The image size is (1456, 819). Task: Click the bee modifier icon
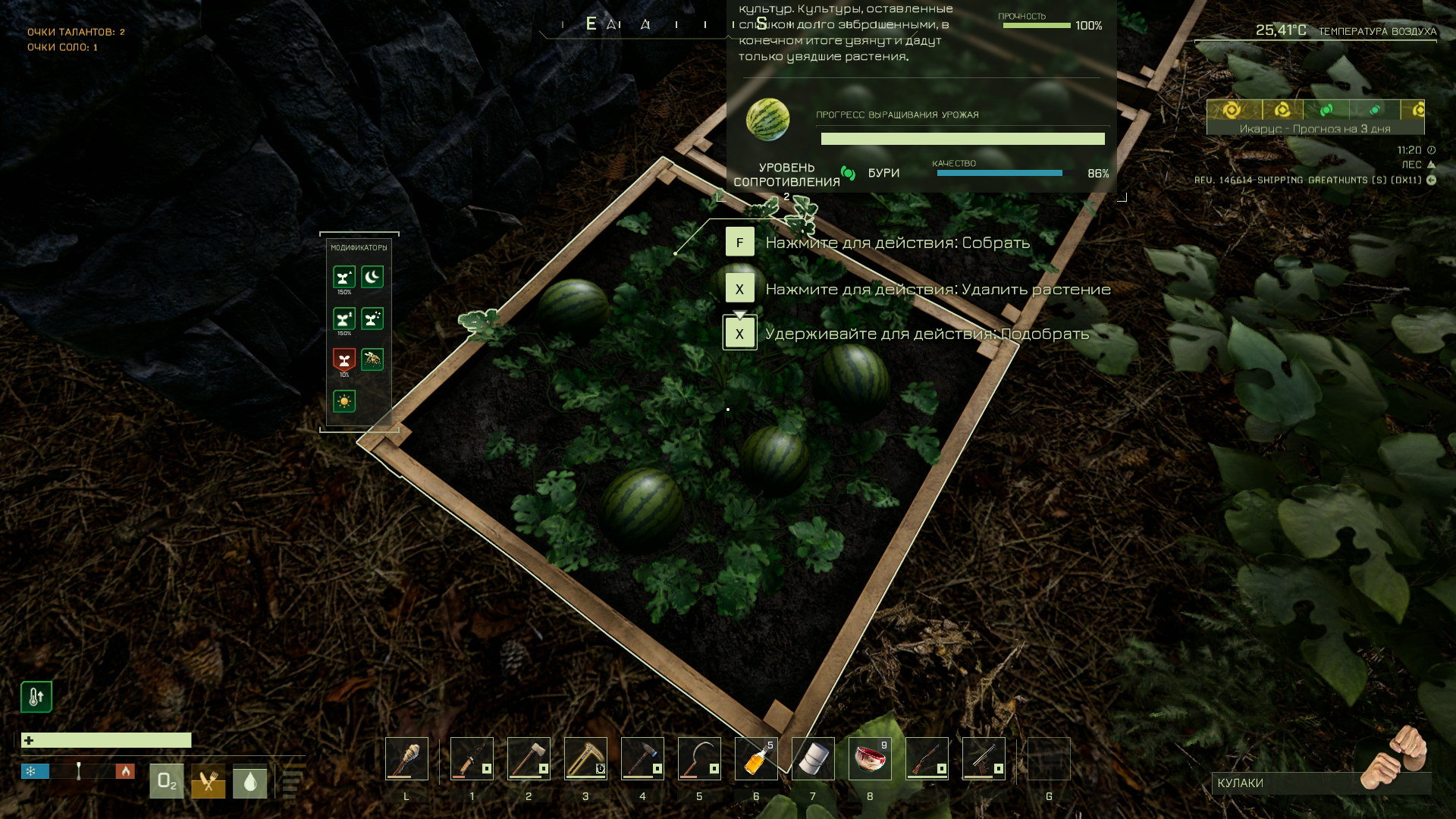pyautogui.click(x=372, y=359)
